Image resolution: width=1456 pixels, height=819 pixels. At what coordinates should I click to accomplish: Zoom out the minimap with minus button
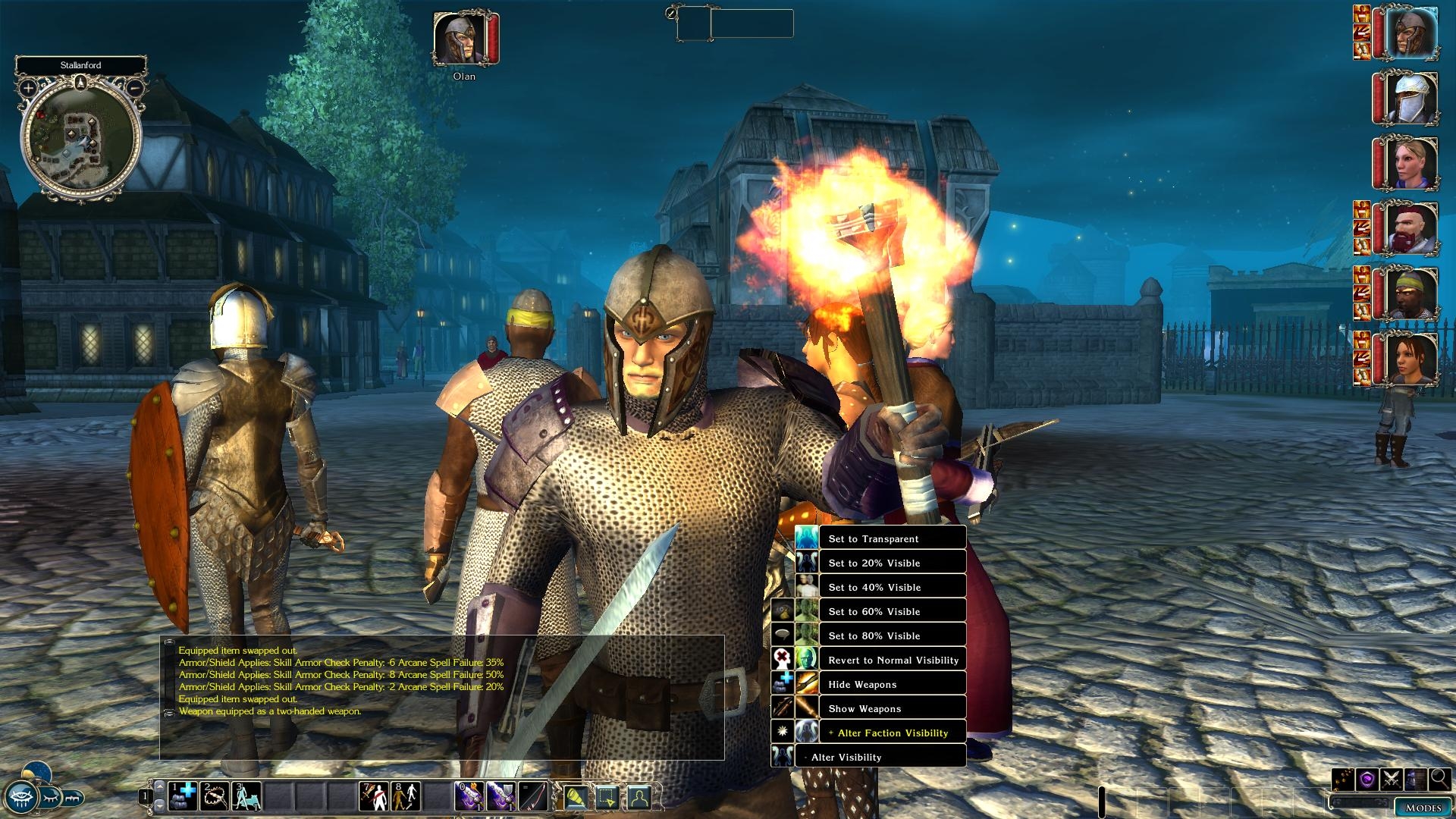point(134,88)
